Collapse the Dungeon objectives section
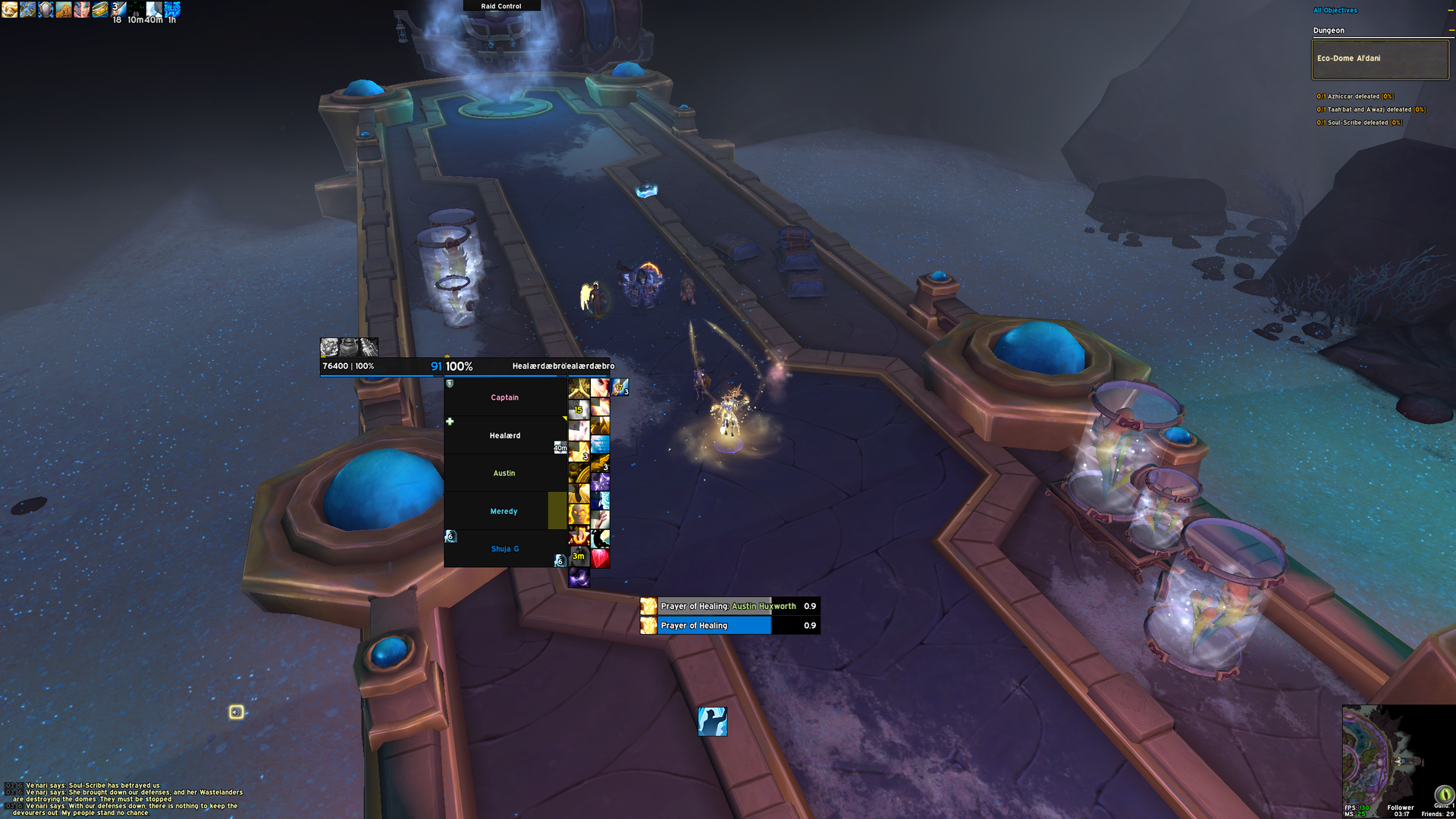 pos(1451,30)
